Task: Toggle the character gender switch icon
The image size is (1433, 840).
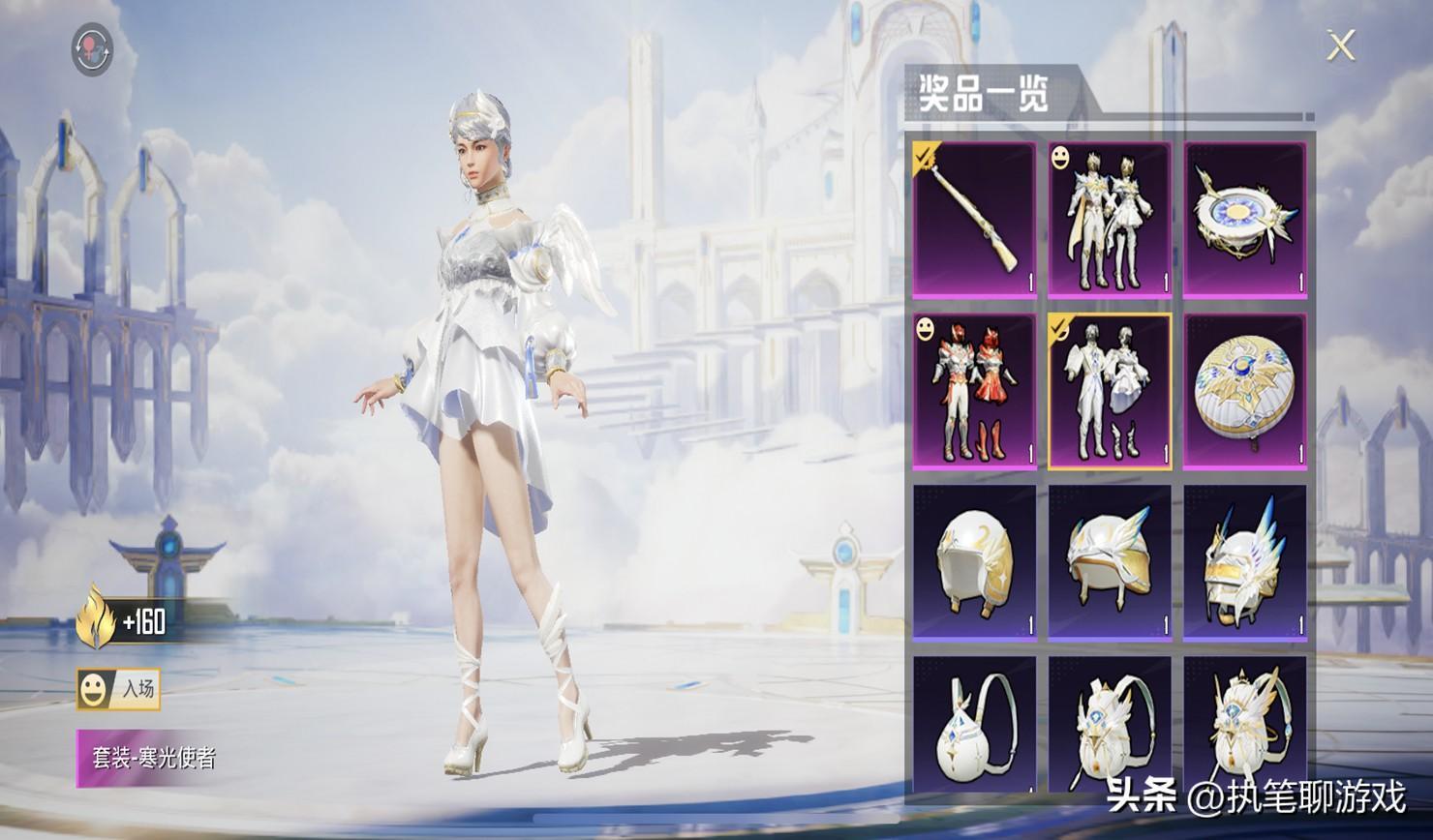Action: (92, 49)
